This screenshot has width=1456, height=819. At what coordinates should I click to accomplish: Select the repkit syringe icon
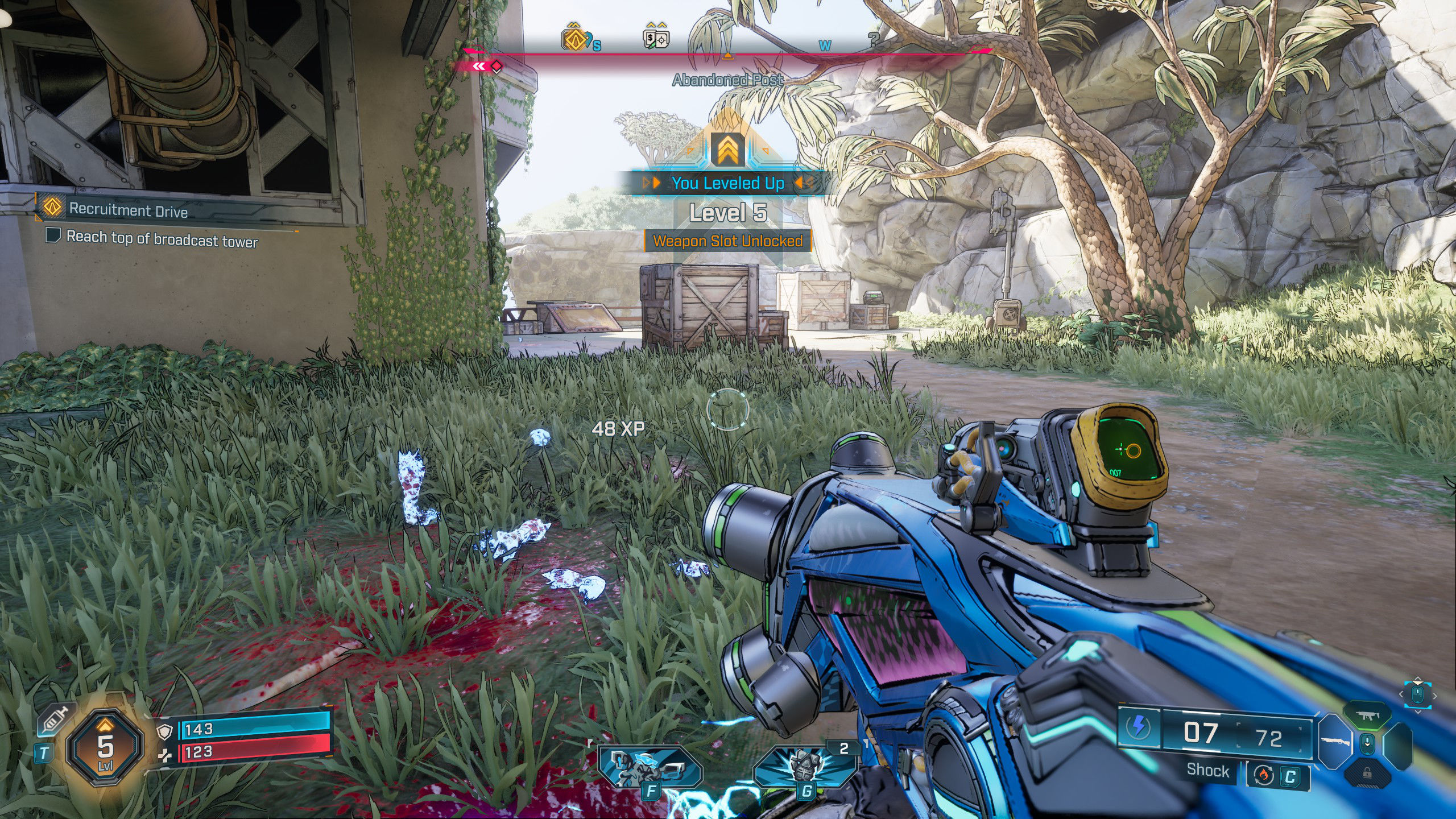pos(56,722)
